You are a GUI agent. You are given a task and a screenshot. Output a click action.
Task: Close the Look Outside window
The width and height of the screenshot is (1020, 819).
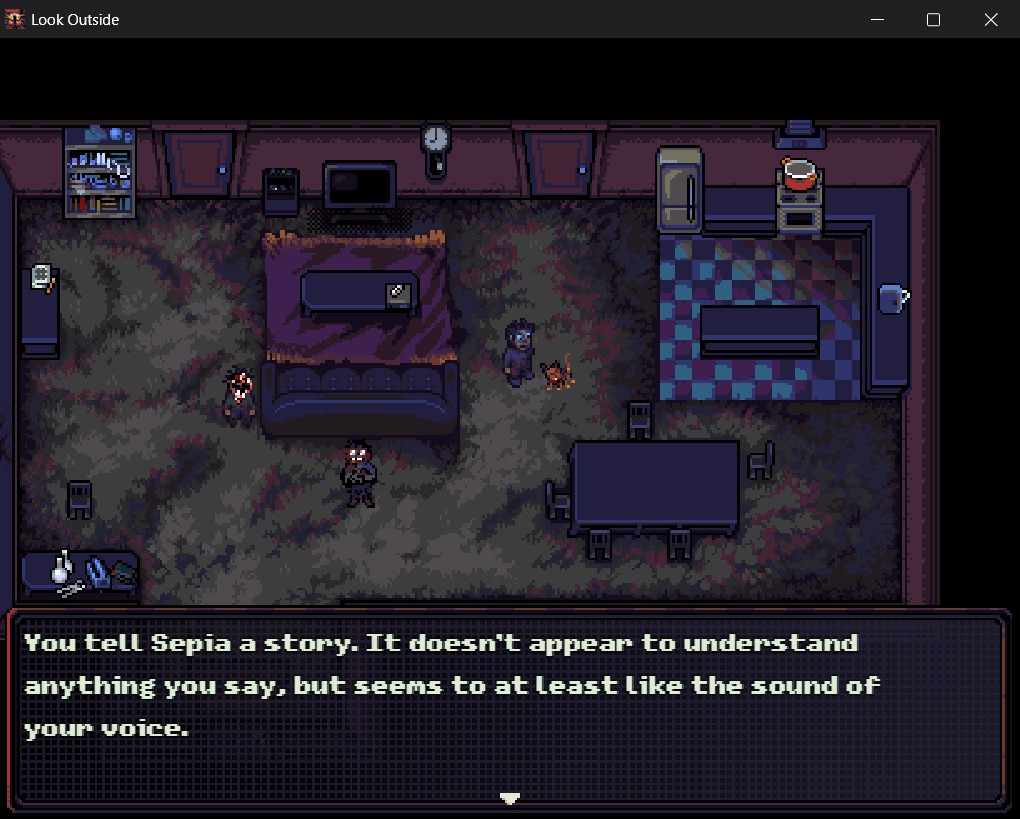tap(991, 20)
